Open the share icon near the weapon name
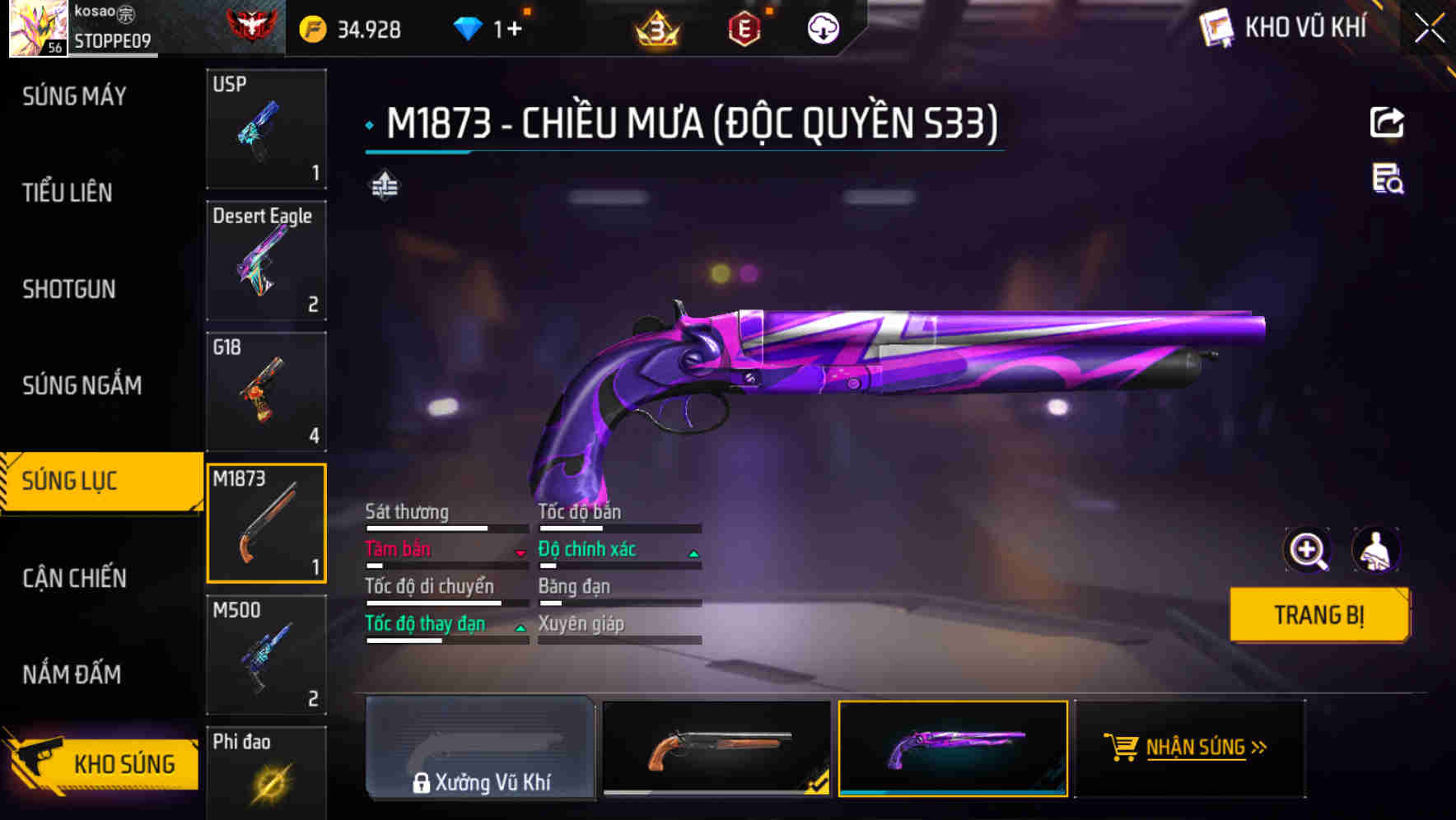The height and width of the screenshot is (820, 1456). 1387,122
